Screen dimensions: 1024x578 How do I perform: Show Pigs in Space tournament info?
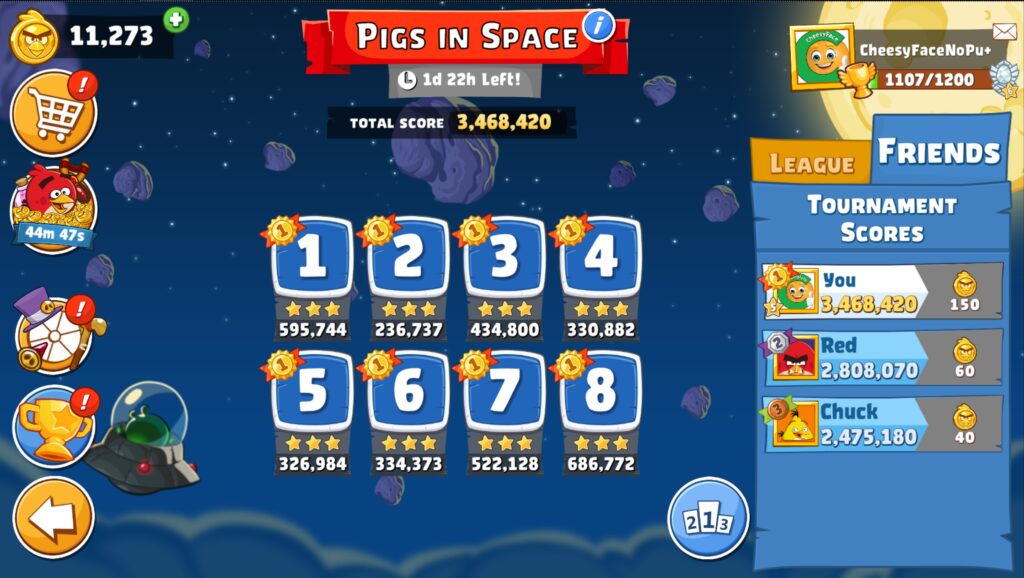598,25
